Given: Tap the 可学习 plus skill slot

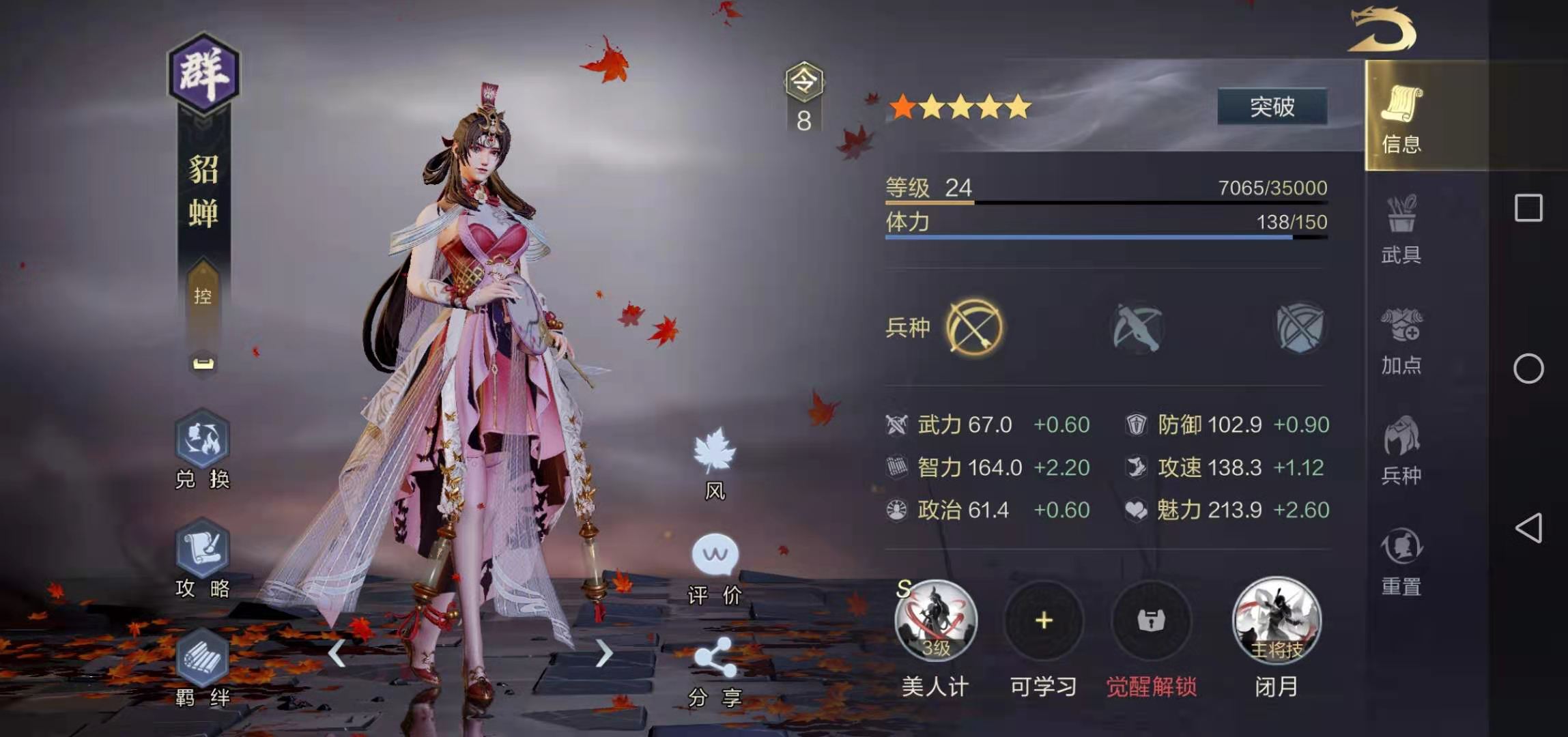Looking at the screenshot, I should (1043, 622).
